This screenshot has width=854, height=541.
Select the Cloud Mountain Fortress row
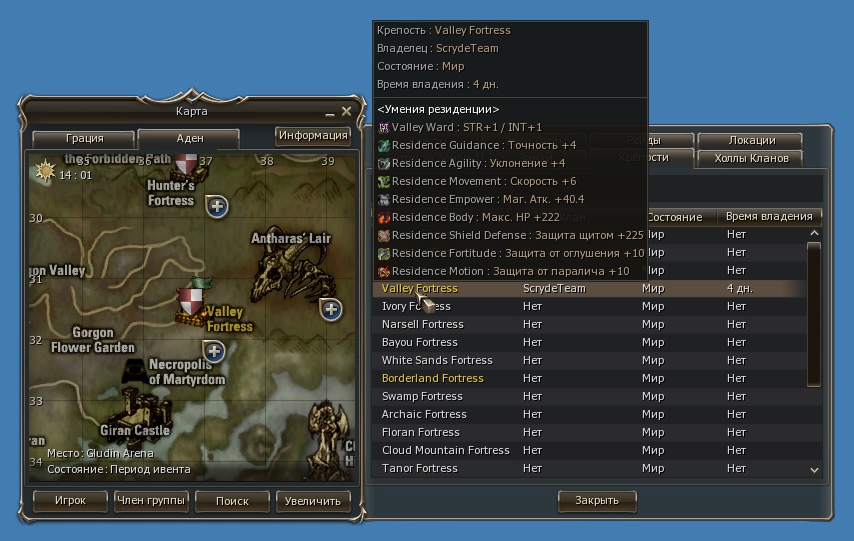pos(446,450)
